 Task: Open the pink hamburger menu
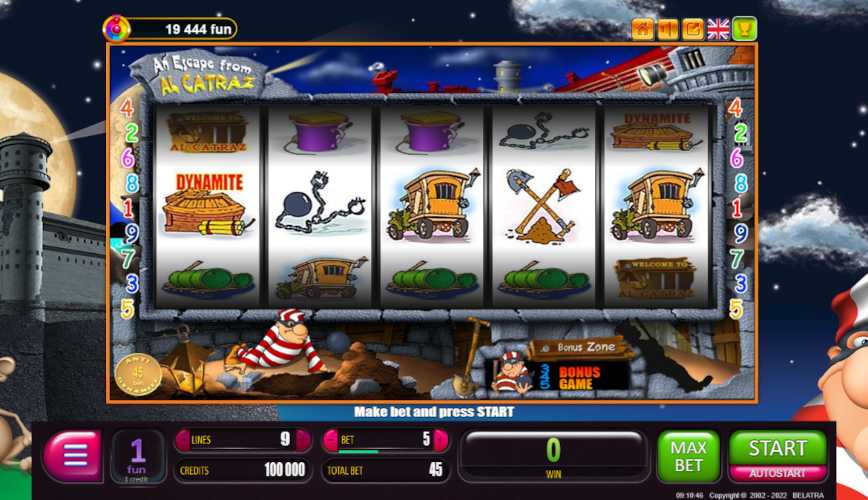(x=72, y=457)
